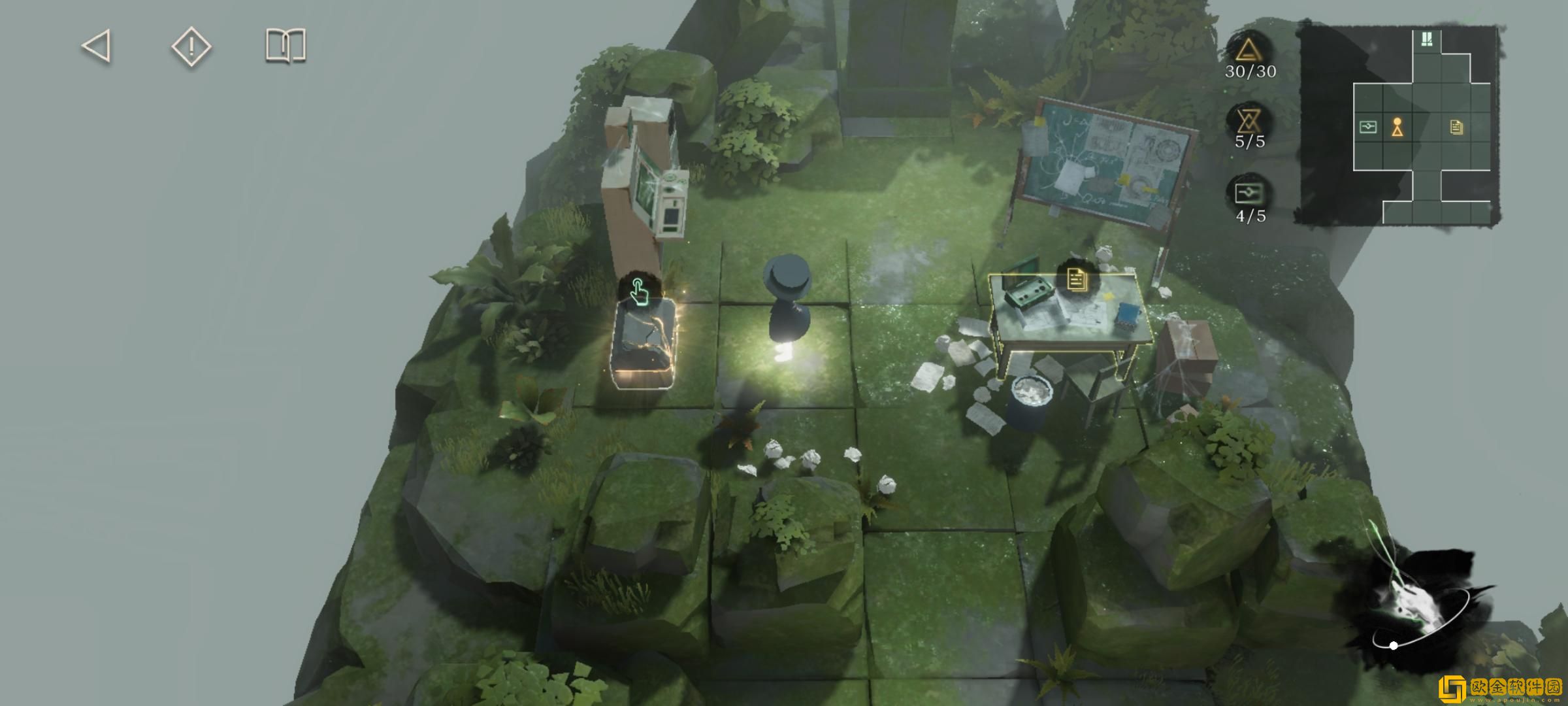Select the hourglass collectible counter icon

tap(1249, 121)
